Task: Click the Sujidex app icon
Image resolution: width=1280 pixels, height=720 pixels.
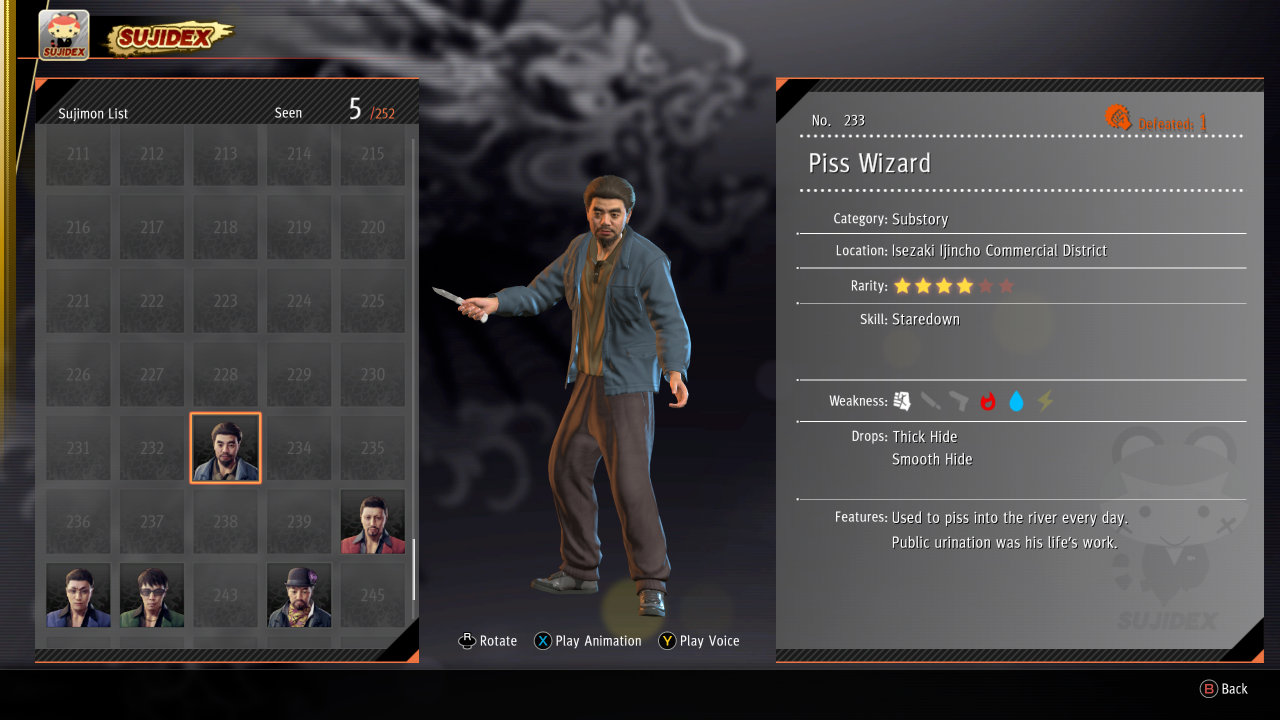Action: 64,35
